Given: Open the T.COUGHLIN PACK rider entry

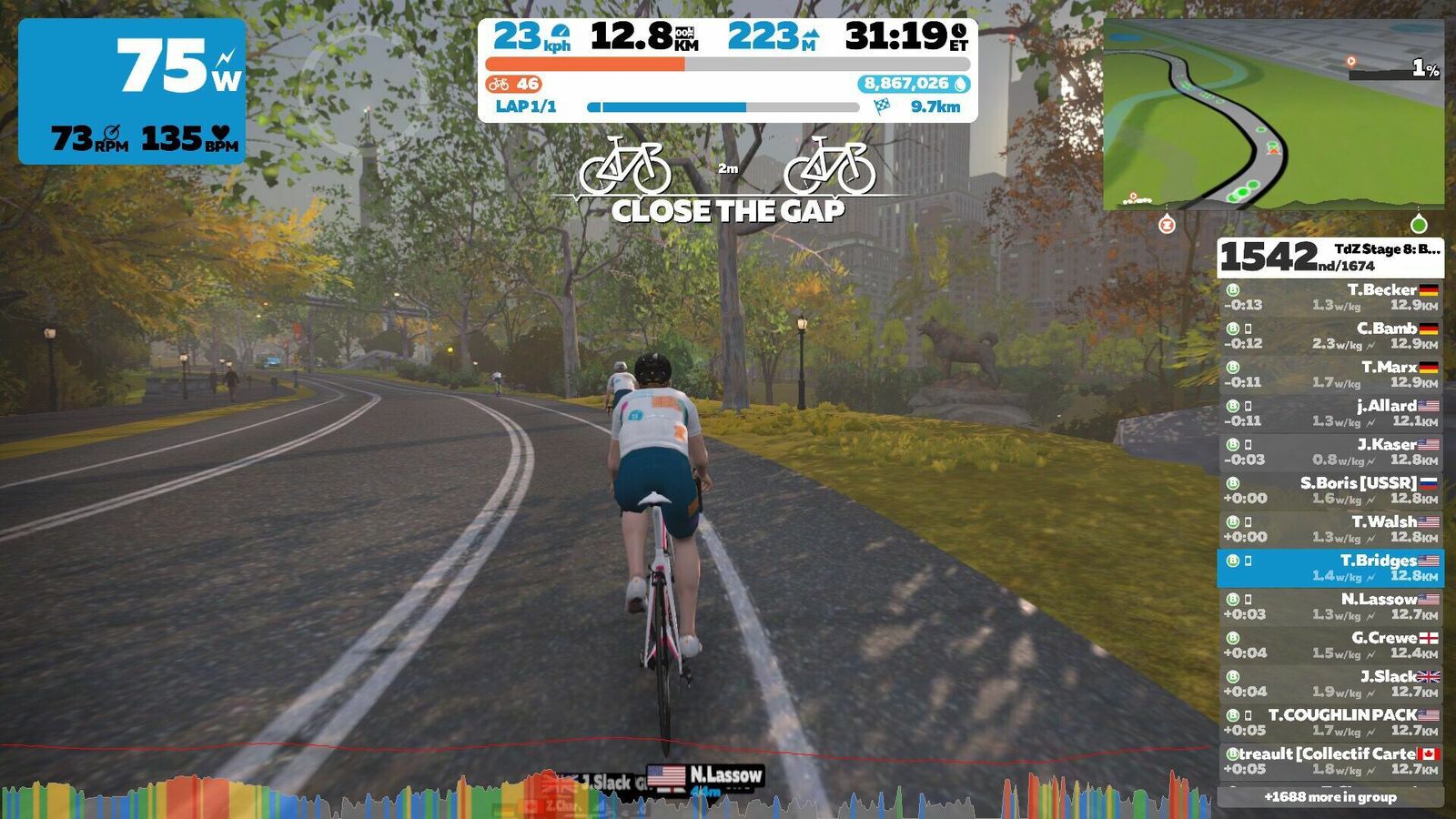Looking at the screenshot, I should [1330, 723].
